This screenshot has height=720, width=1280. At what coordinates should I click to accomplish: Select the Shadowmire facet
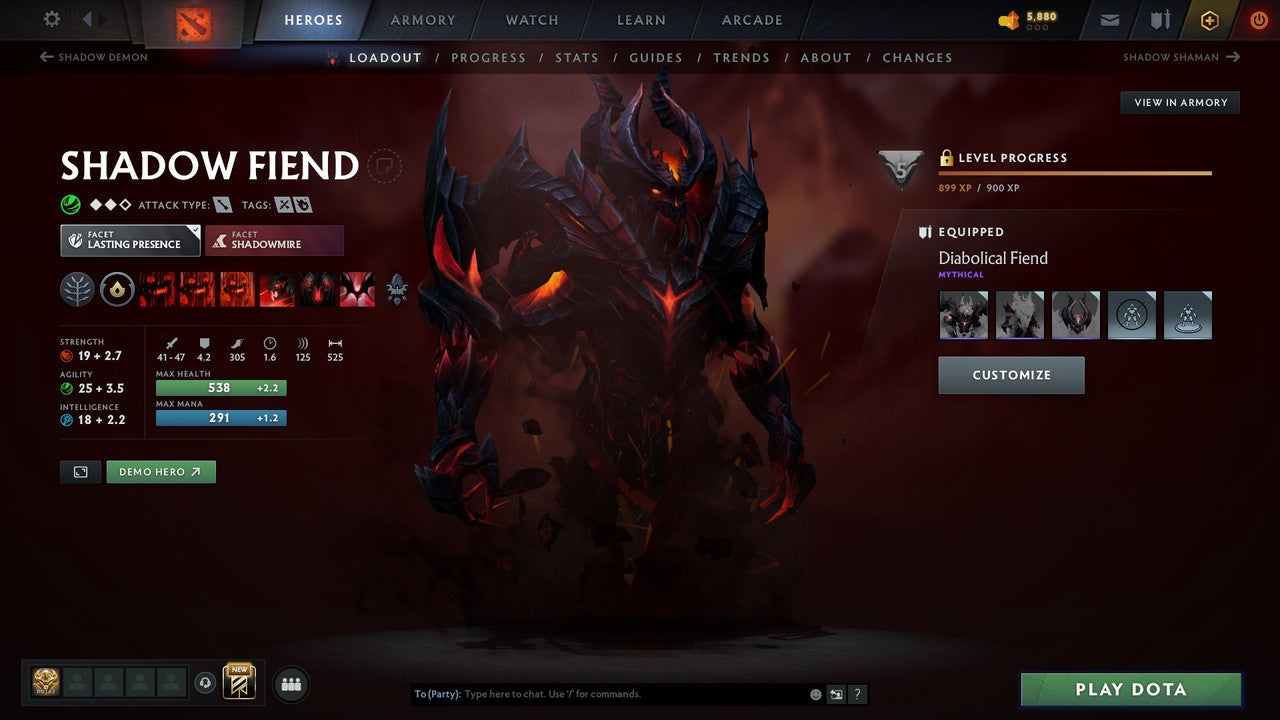274,240
